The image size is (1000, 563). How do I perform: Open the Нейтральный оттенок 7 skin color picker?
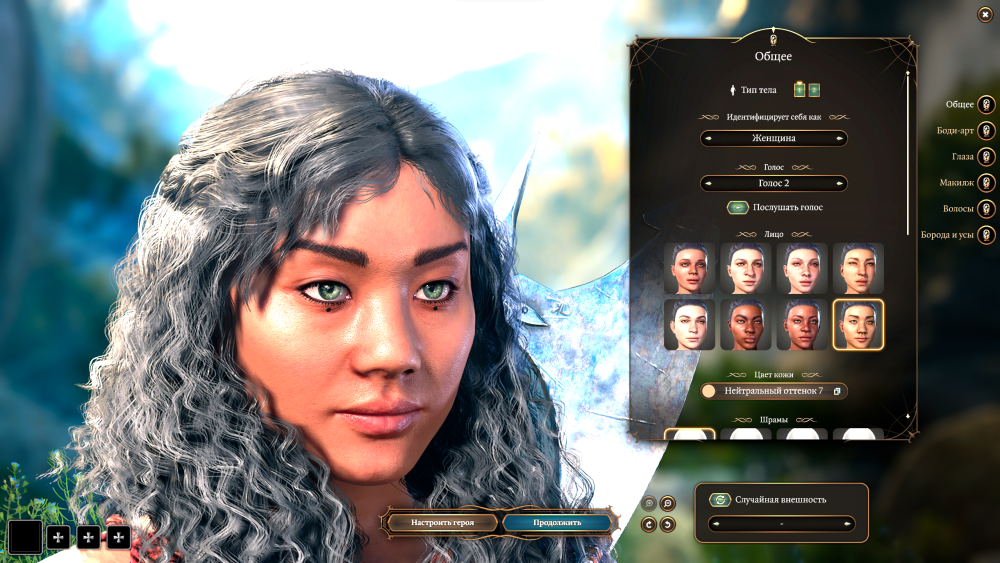tap(774, 391)
